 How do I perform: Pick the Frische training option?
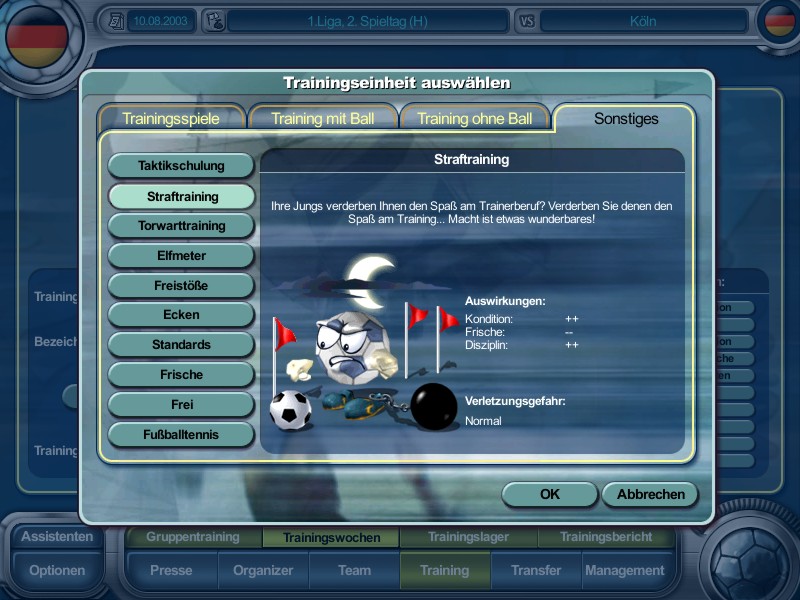pos(181,375)
